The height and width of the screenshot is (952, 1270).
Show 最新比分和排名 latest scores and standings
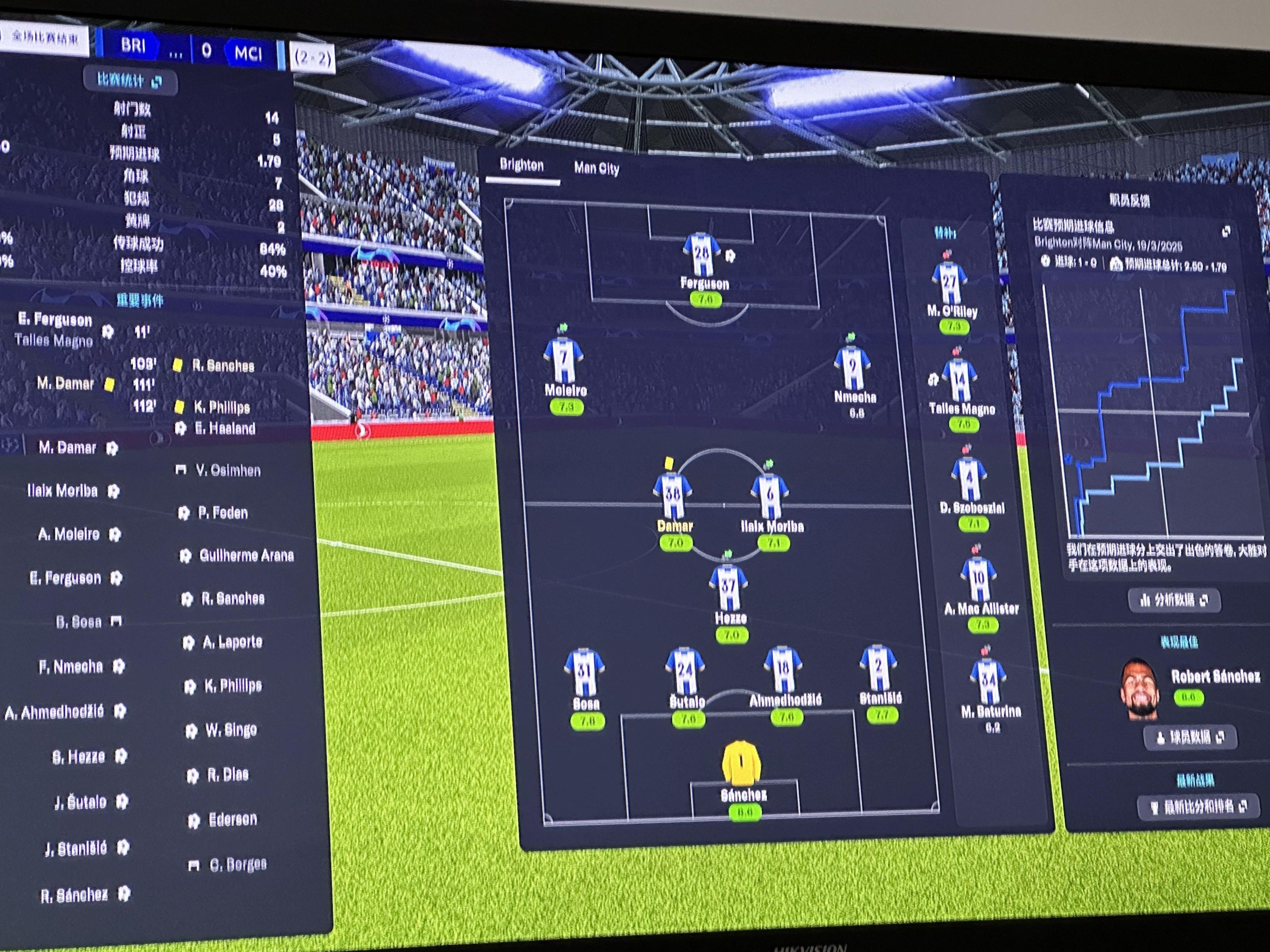coord(1199,807)
